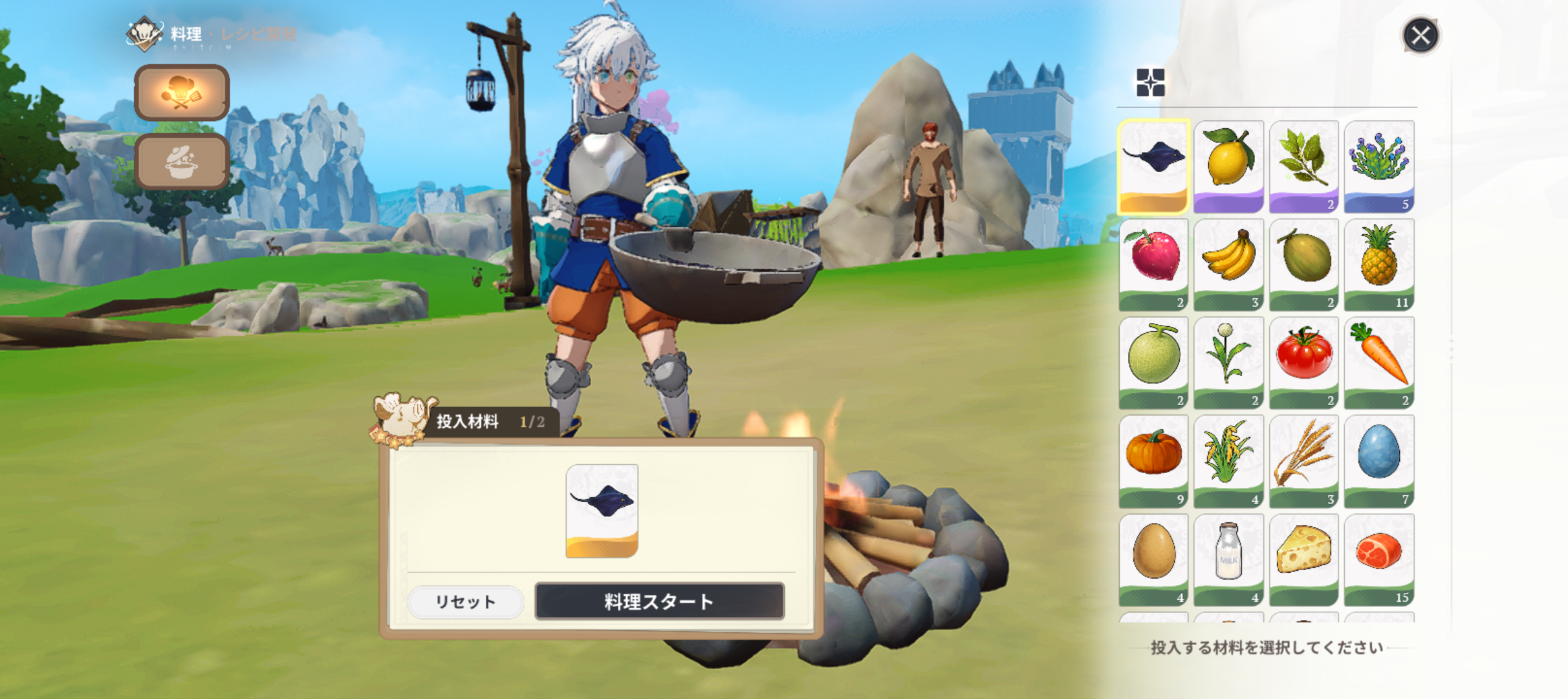This screenshot has width=1568, height=699.
Task: Close the cooking screen
Action: click(x=1421, y=36)
